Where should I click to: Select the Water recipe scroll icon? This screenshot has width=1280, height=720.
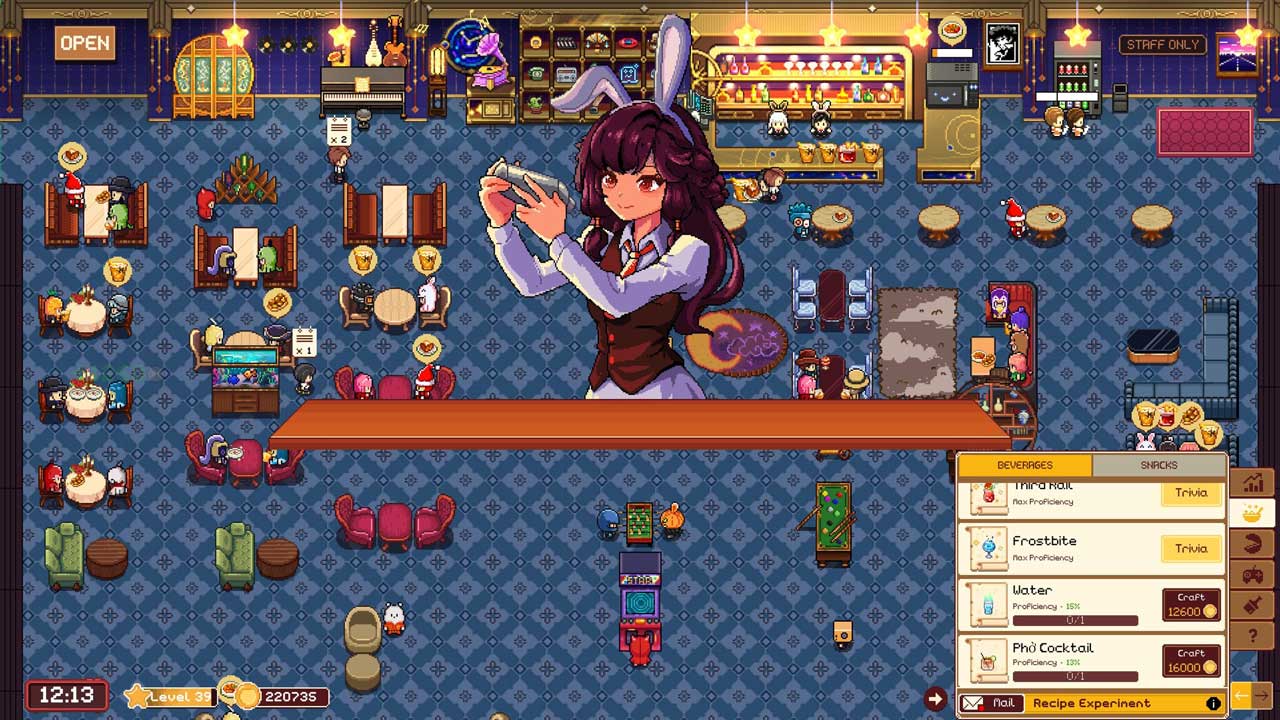(988, 605)
